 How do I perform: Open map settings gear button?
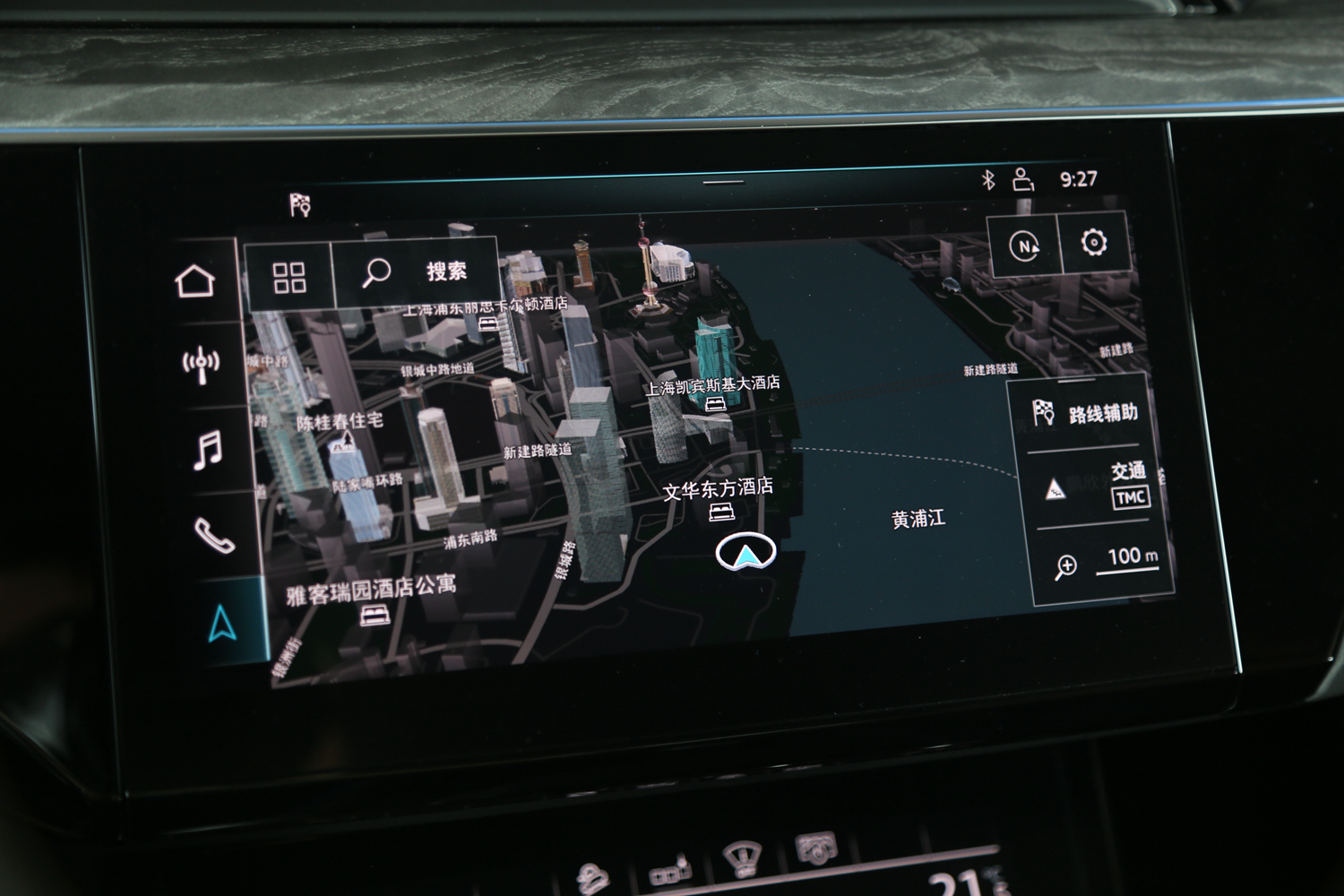[x=1094, y=243]
